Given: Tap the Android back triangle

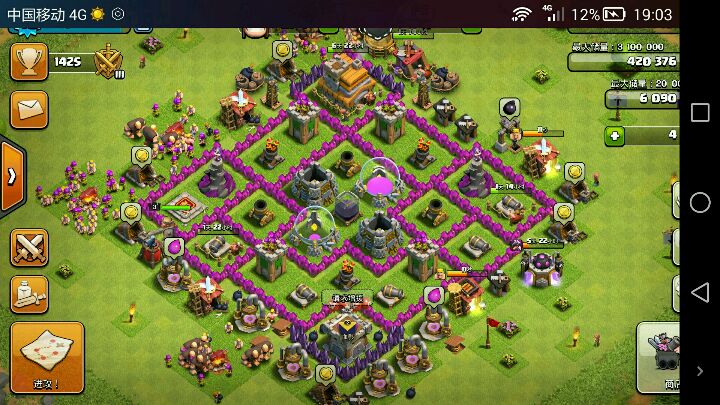Looking at the screenshot, I should (x=699, y=292).
